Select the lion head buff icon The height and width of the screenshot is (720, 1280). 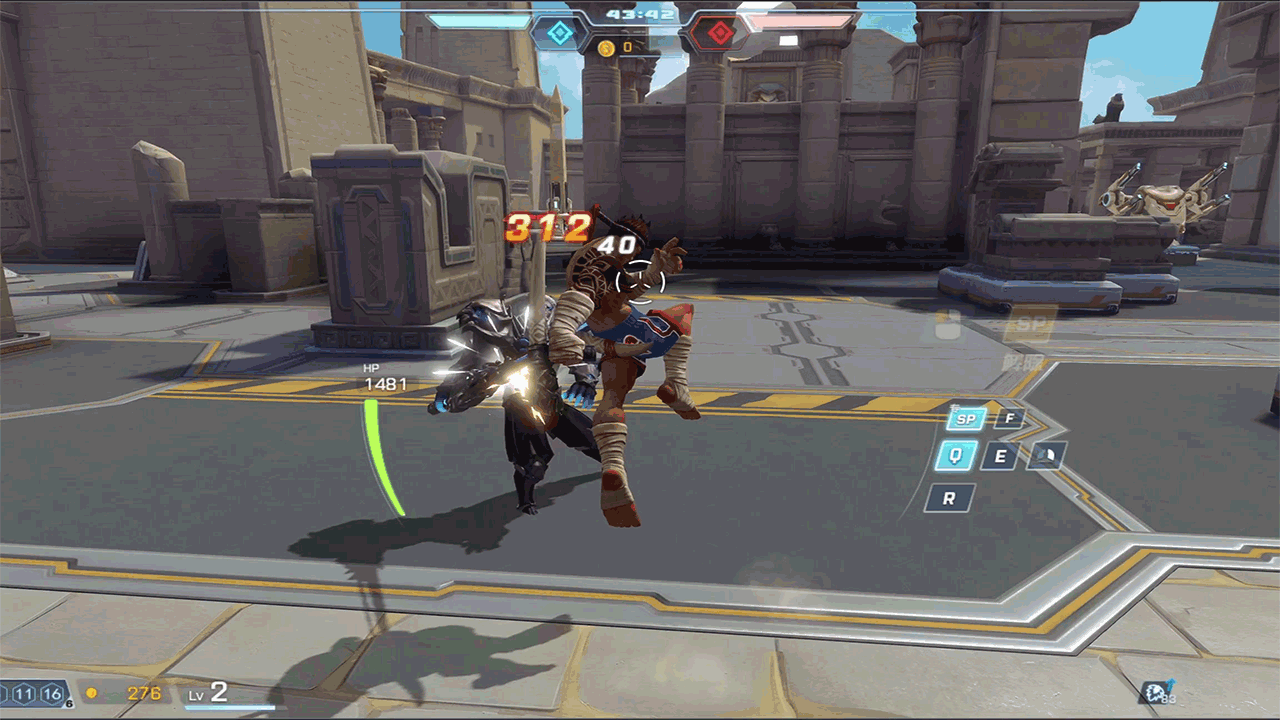1156,691
